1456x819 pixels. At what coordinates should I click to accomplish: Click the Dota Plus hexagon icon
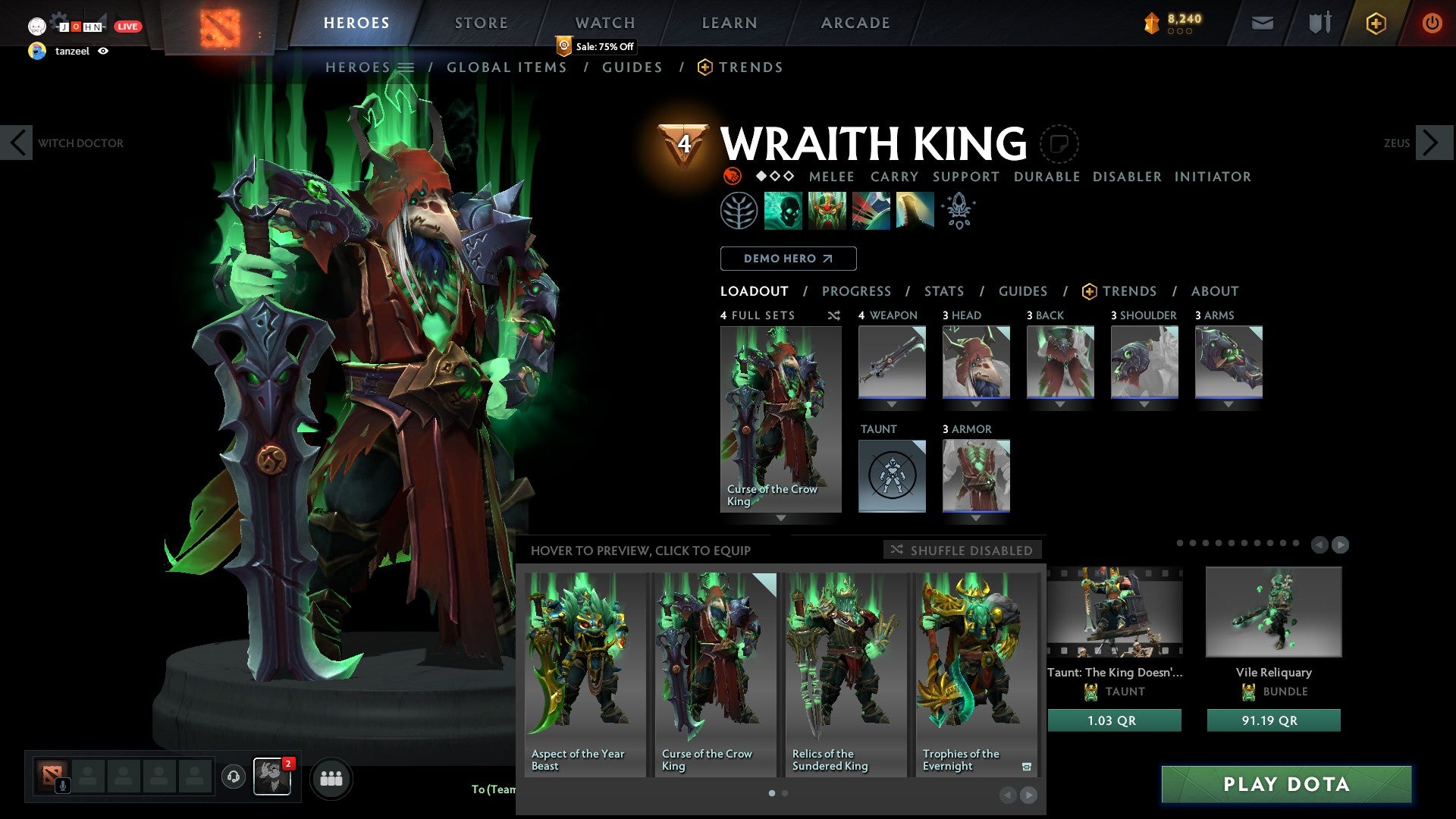(x=1375, y=23)
